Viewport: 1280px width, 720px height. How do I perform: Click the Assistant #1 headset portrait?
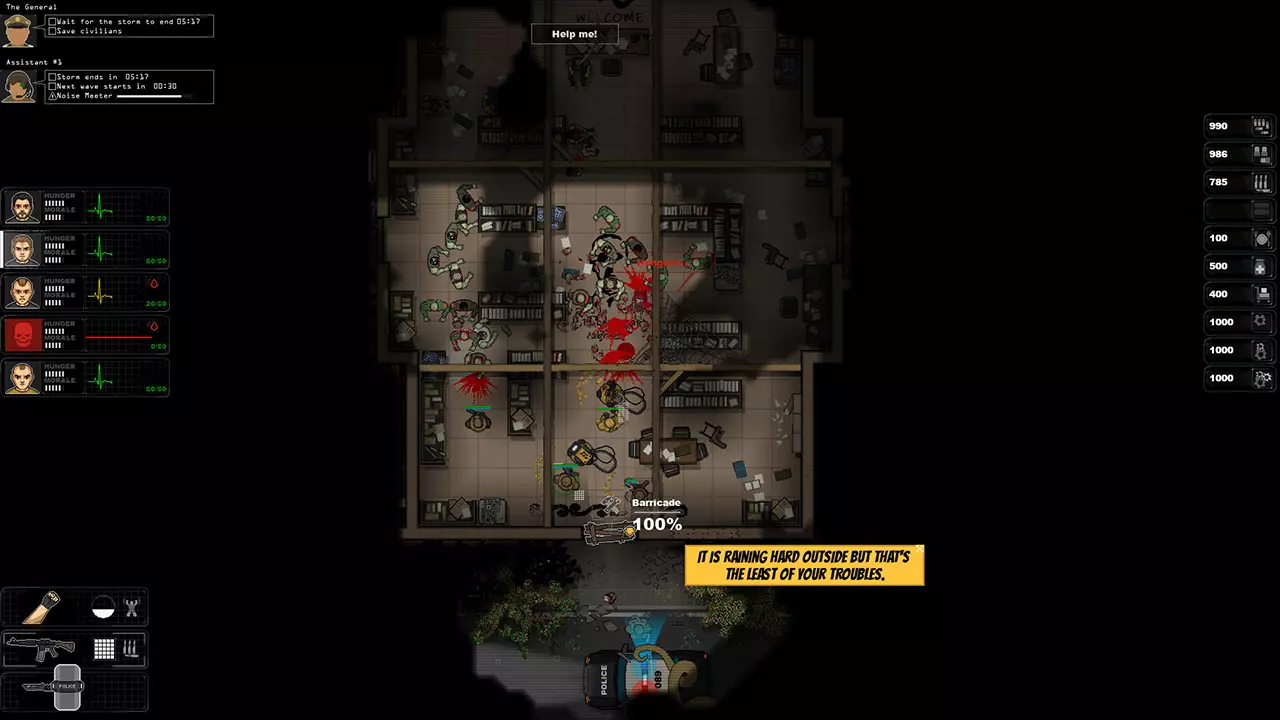[x=19, y=86]
